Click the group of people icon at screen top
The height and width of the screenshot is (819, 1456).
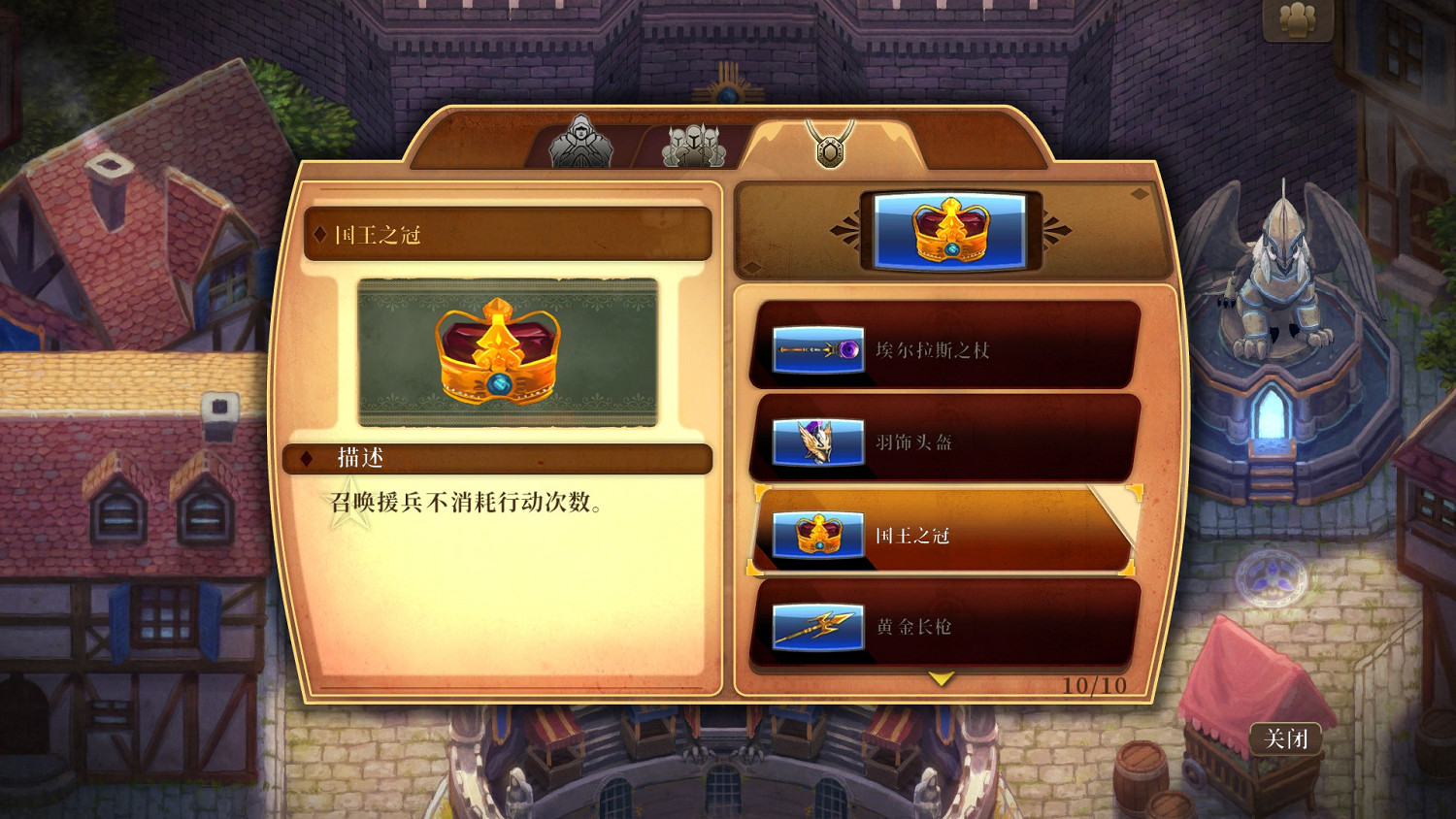point(1298,19)
